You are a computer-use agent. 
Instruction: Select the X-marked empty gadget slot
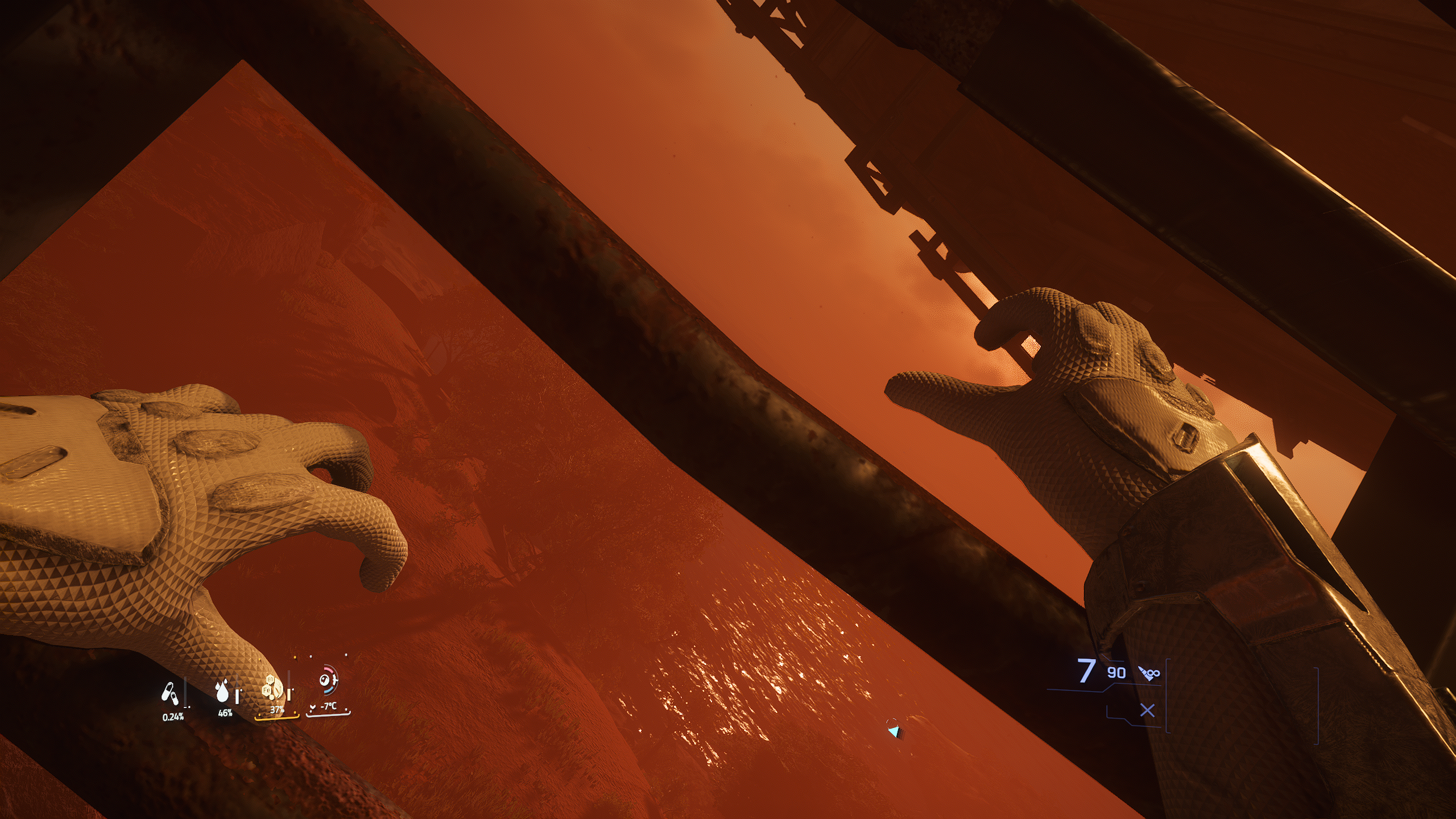click(1148, 710)
